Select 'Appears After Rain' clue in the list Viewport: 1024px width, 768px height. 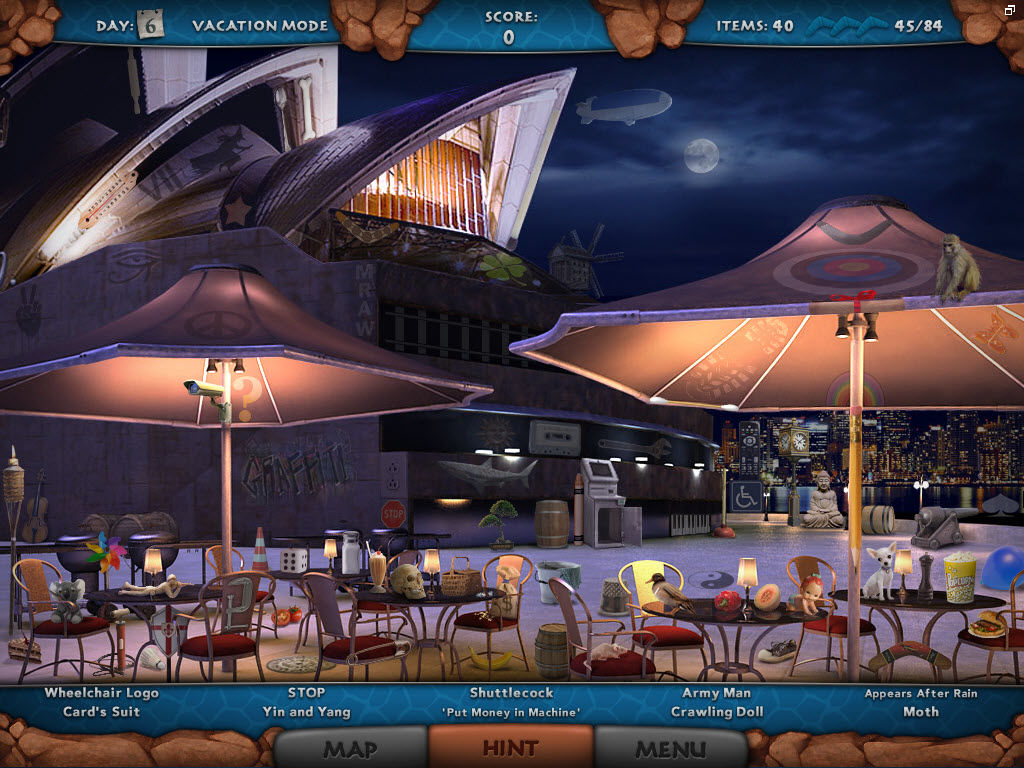[921, 693]
